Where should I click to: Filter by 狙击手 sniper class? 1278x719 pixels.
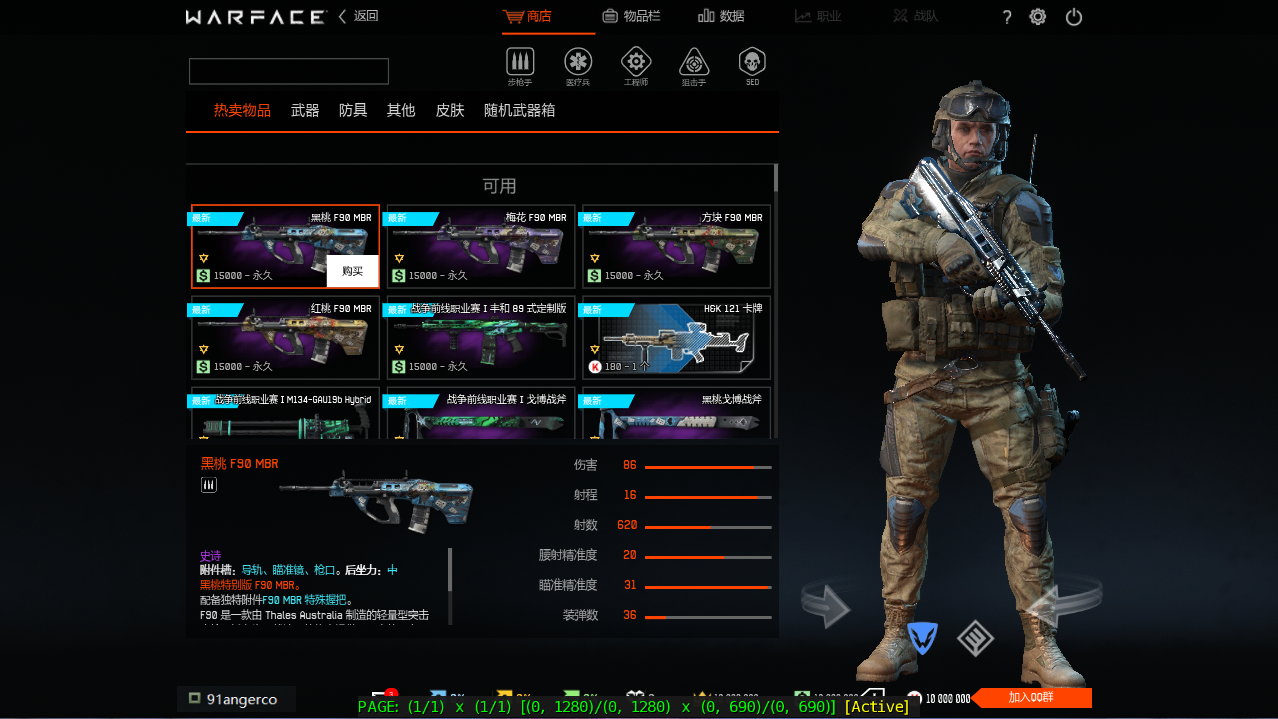point(694,63)
